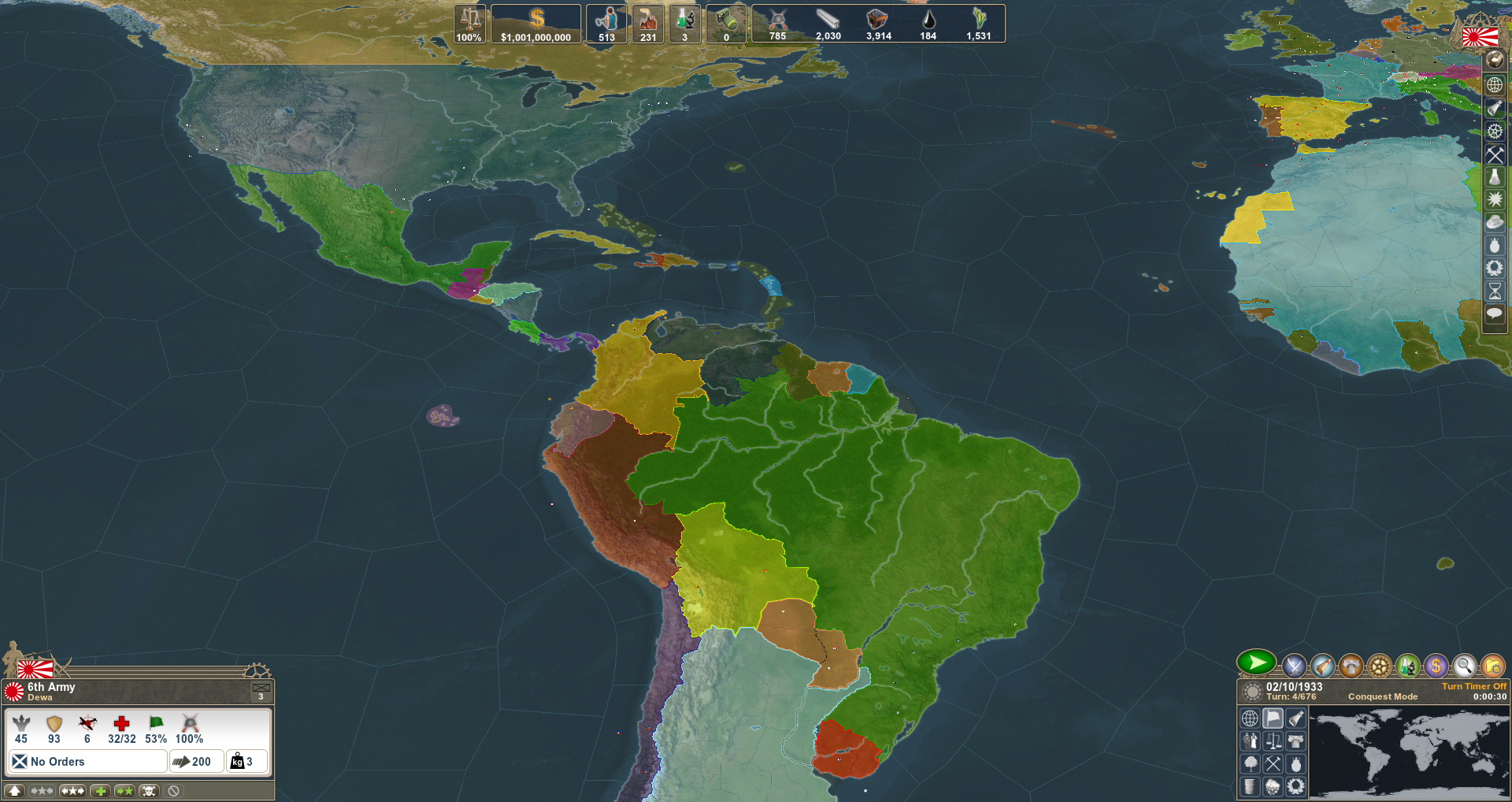Select the globe icon above the minimap
The image size is (1512, 802).
[x=1250, y=717]
